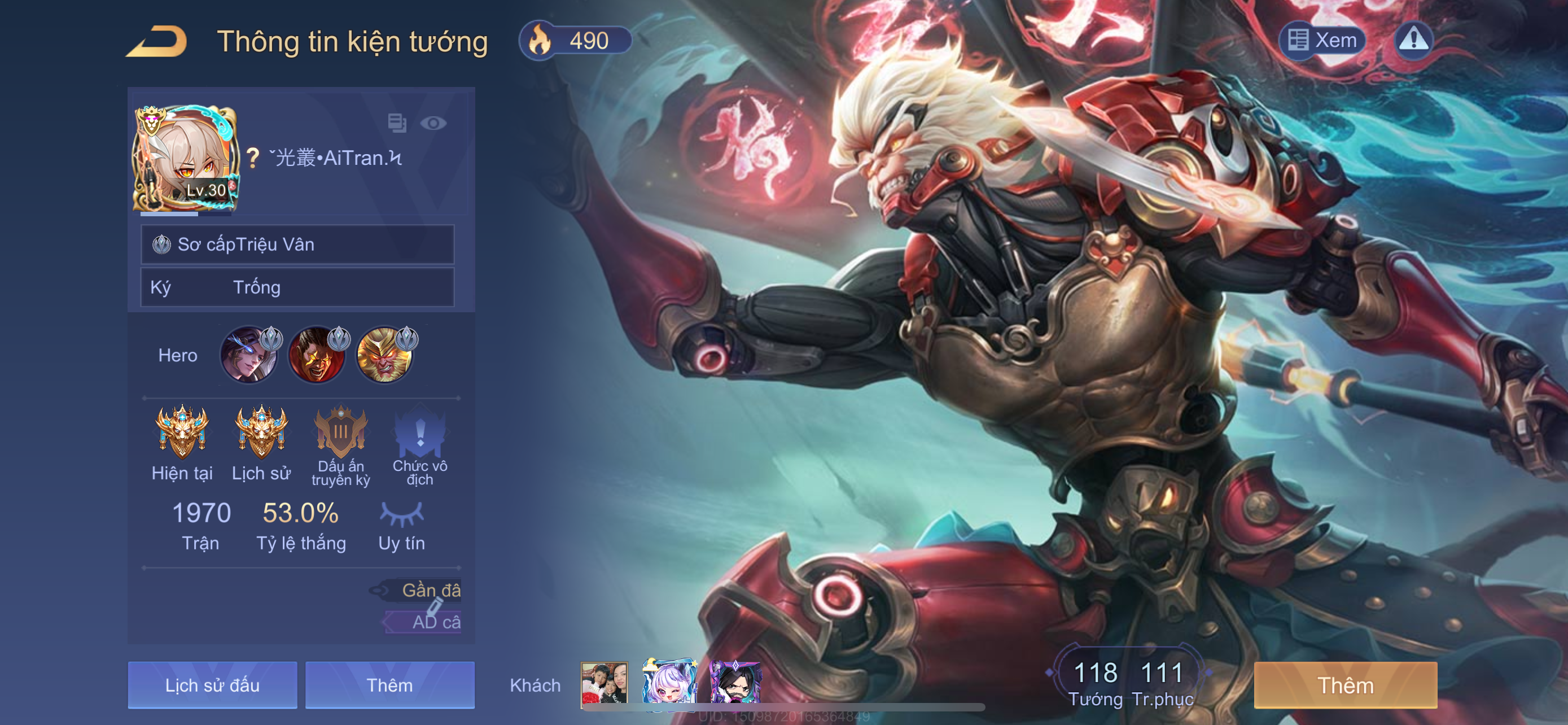The image size is (1568, 725).
Task: Toggle the eye visibility icon
Action: [433, 124]
